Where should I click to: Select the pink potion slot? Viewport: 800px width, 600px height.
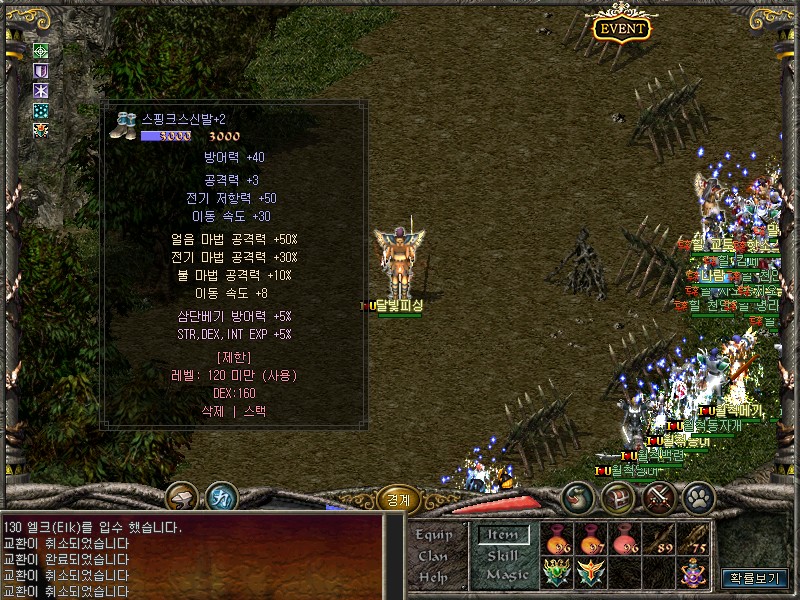tap(625, 539)
